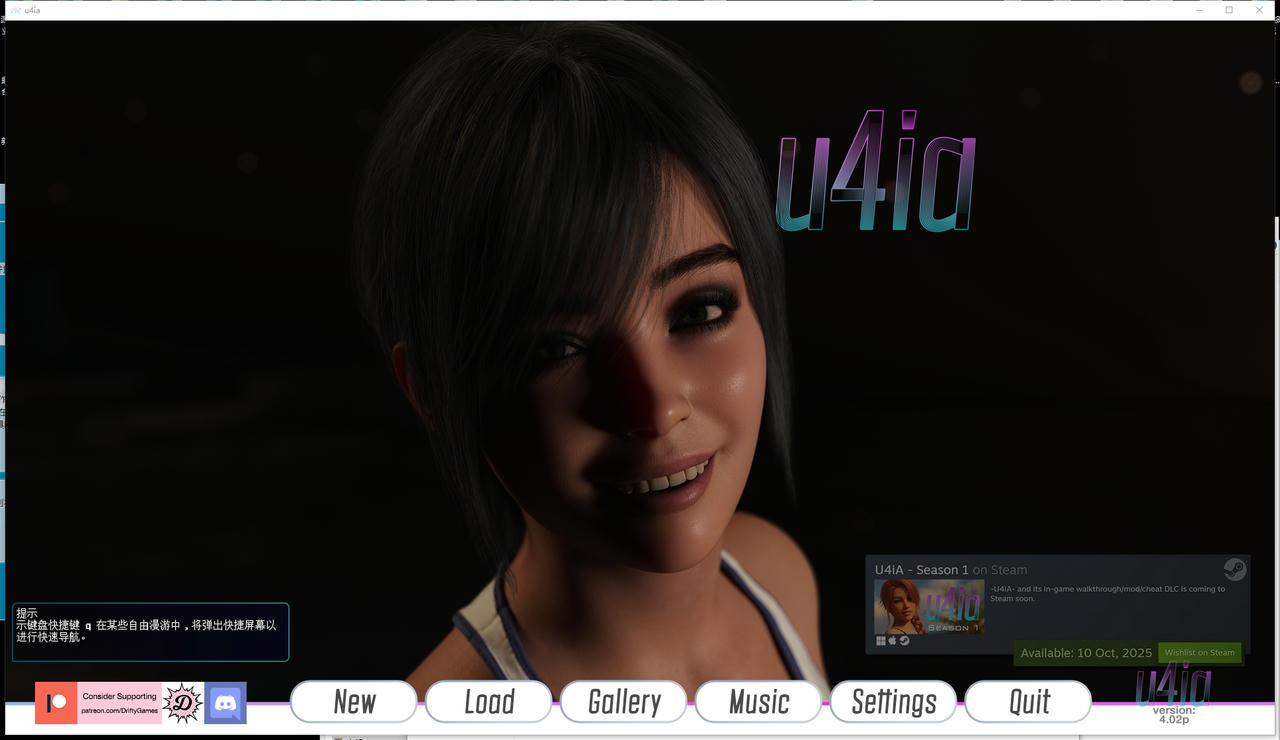Click the patreon.com/DriftyGames link
1280x740 pixels.
coord(120,710)
